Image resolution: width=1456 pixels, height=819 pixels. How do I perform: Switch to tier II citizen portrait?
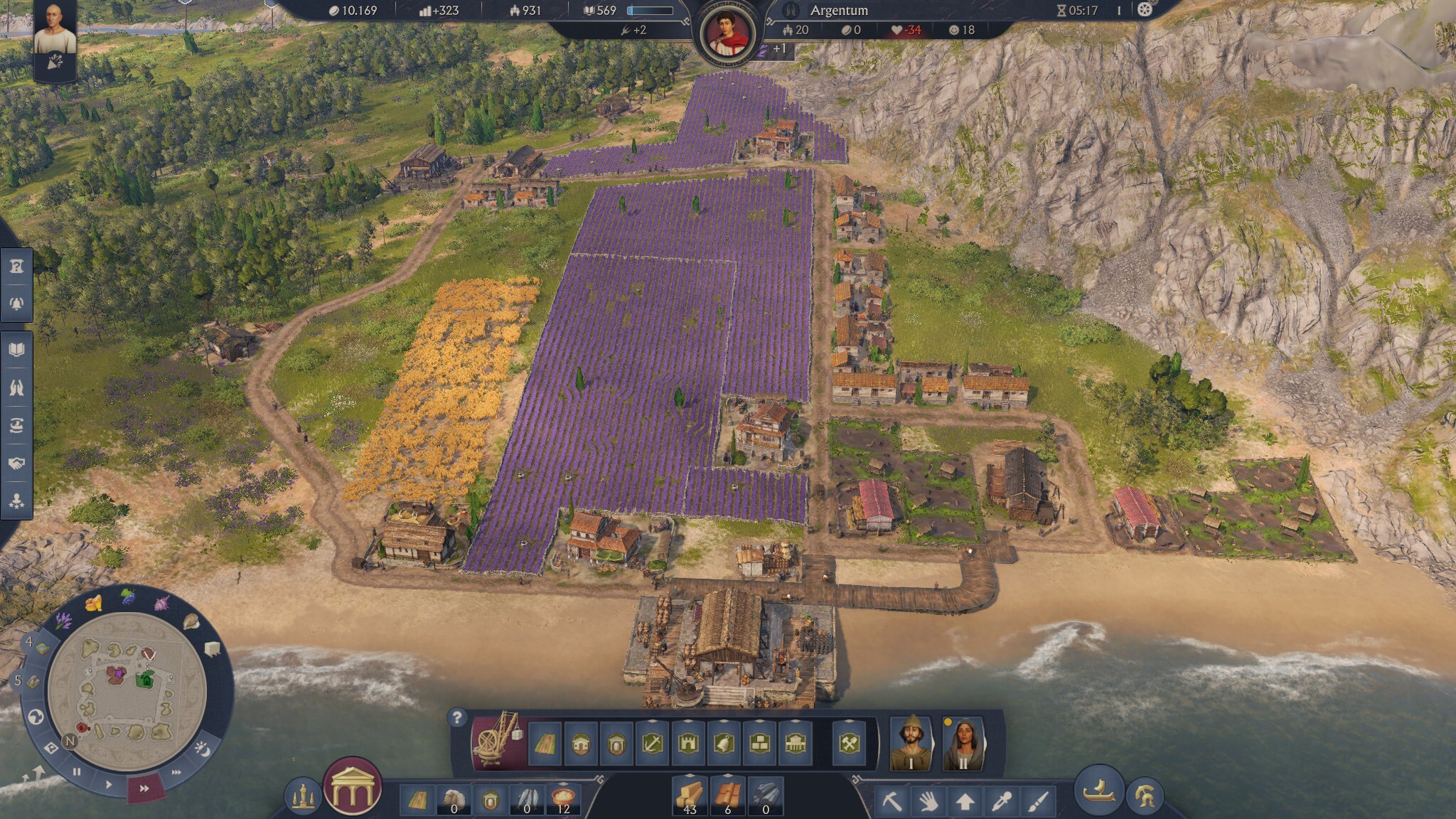click(x=963, y=744)
